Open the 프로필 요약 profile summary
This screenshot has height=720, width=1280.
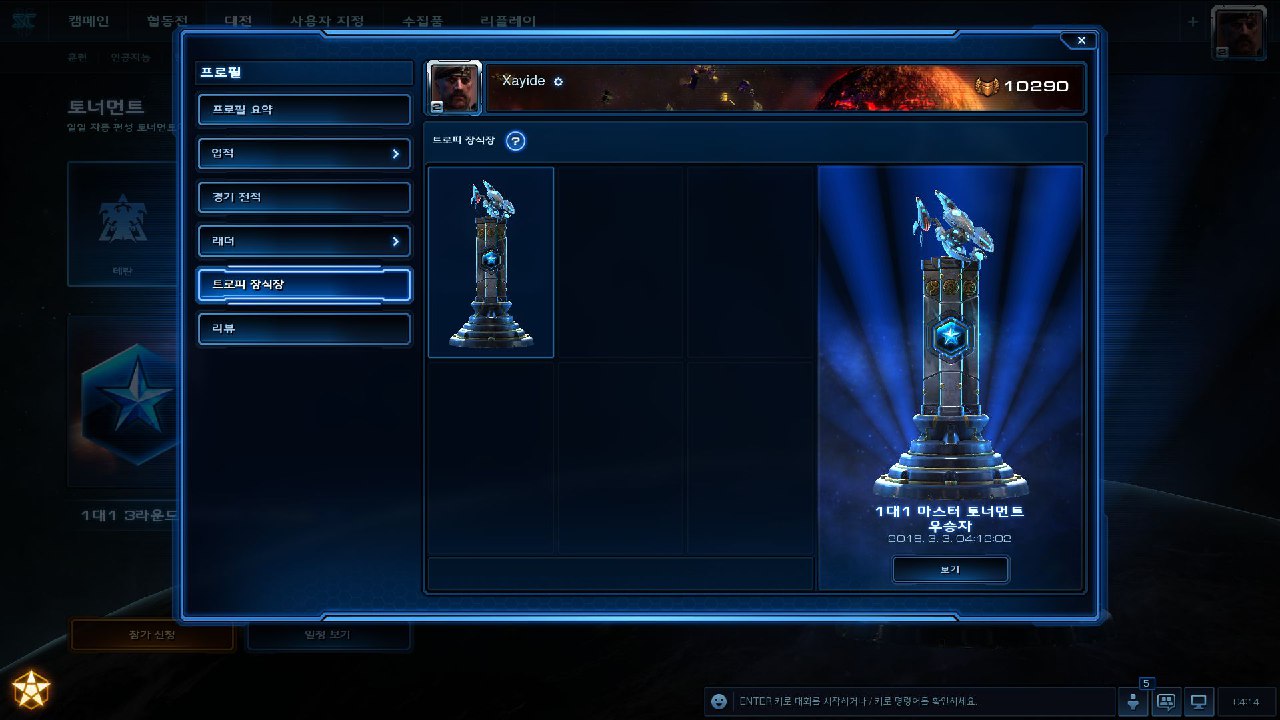click(304, 109)
